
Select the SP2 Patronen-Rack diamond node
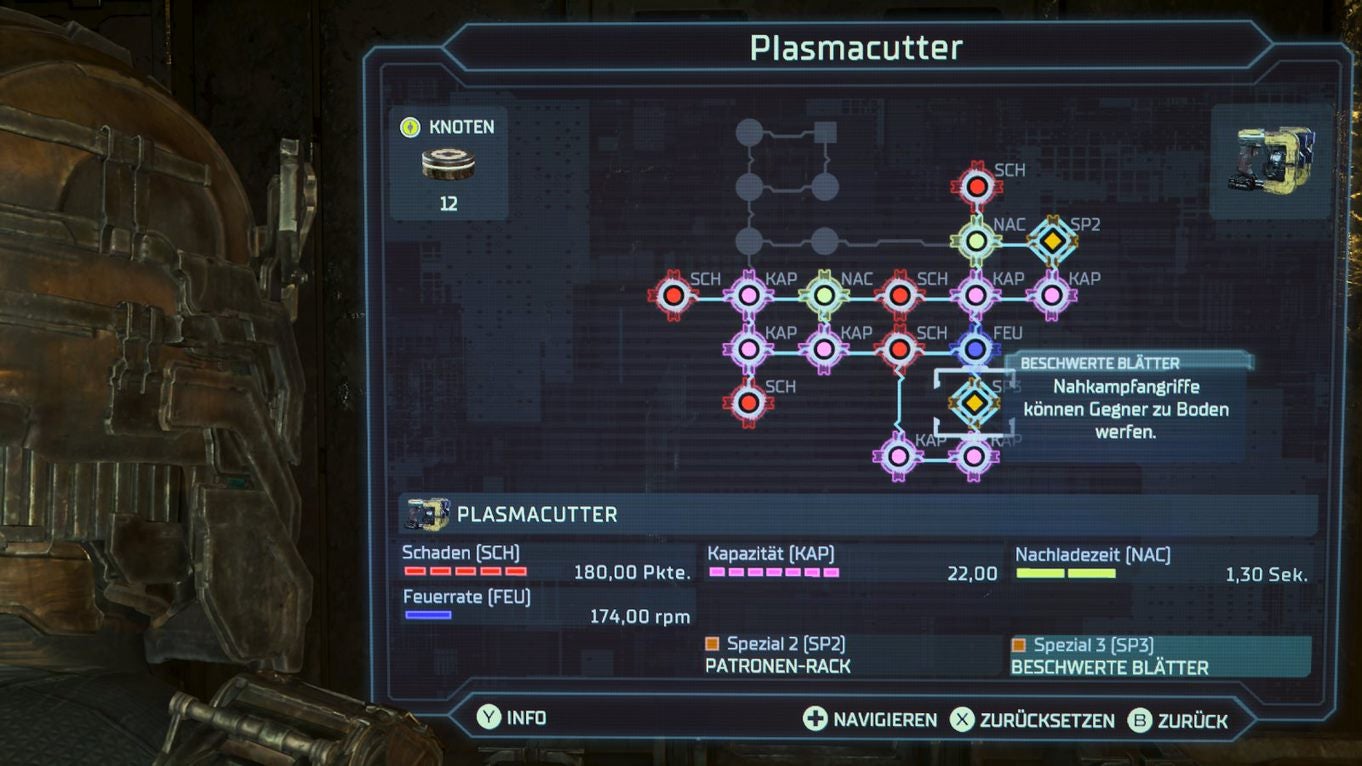[x=1050, y=240]
